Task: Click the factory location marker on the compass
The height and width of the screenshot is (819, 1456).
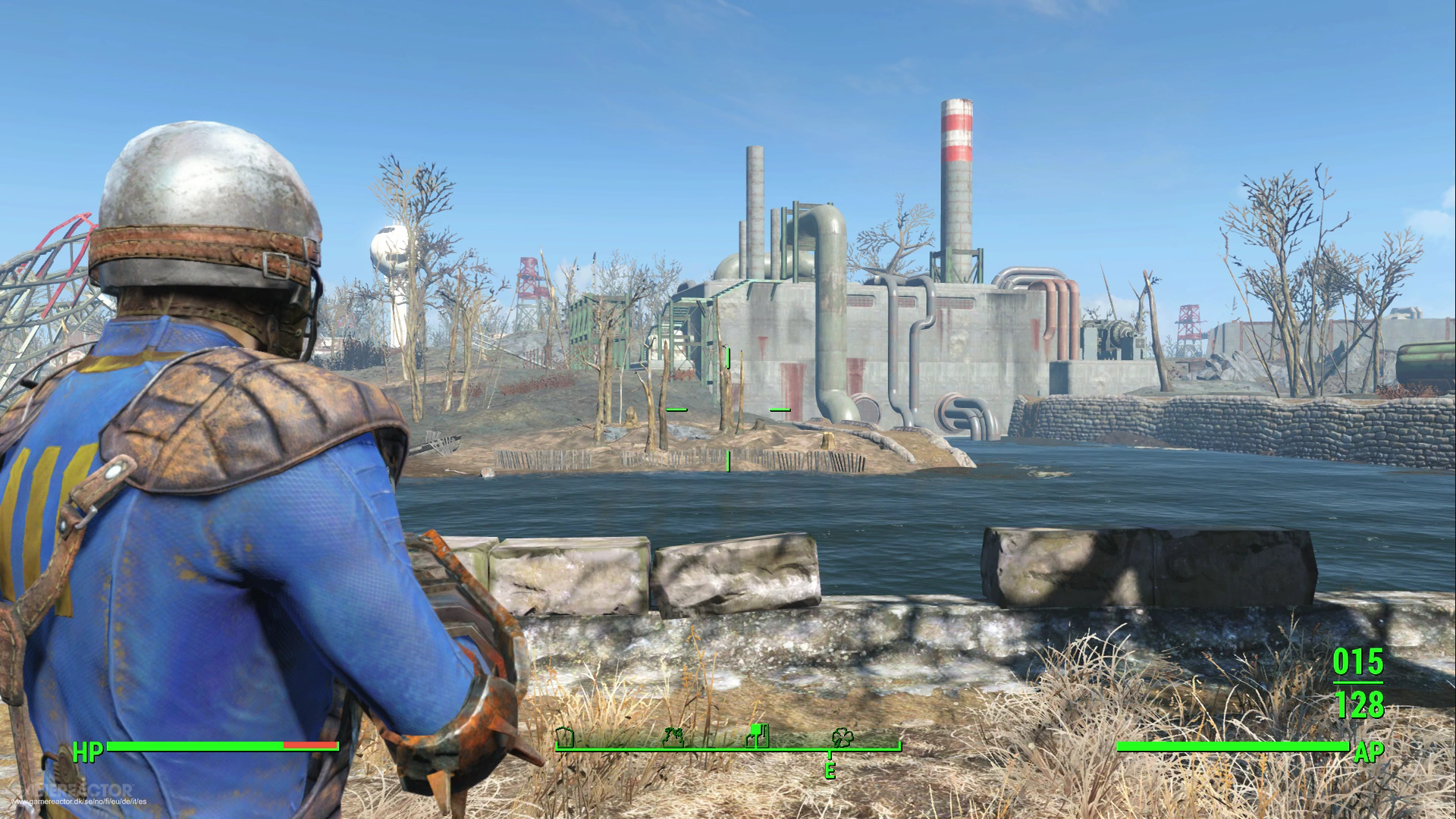Action: click(x=758, y=734)
